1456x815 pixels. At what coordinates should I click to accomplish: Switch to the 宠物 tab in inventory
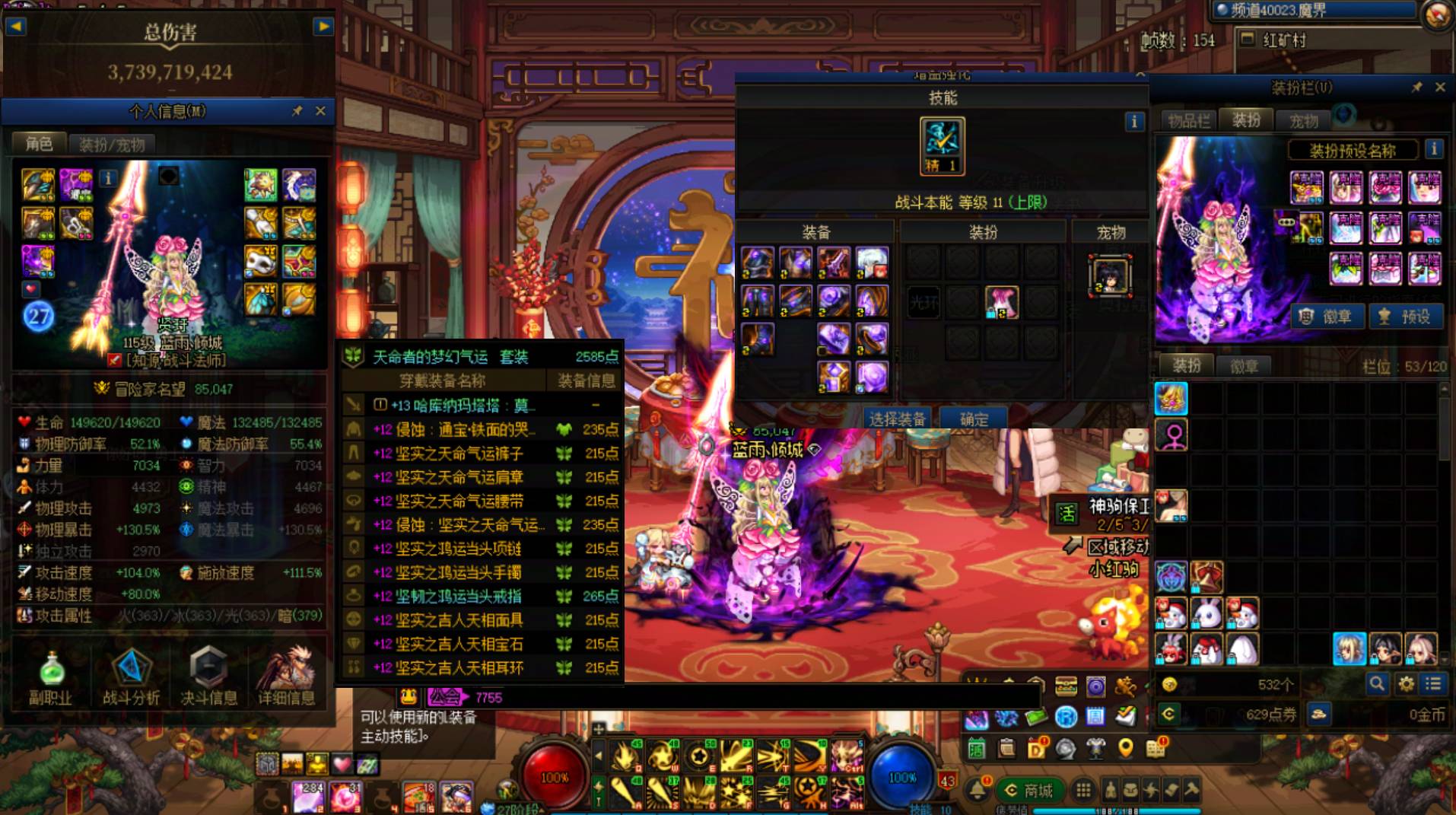1304,120
